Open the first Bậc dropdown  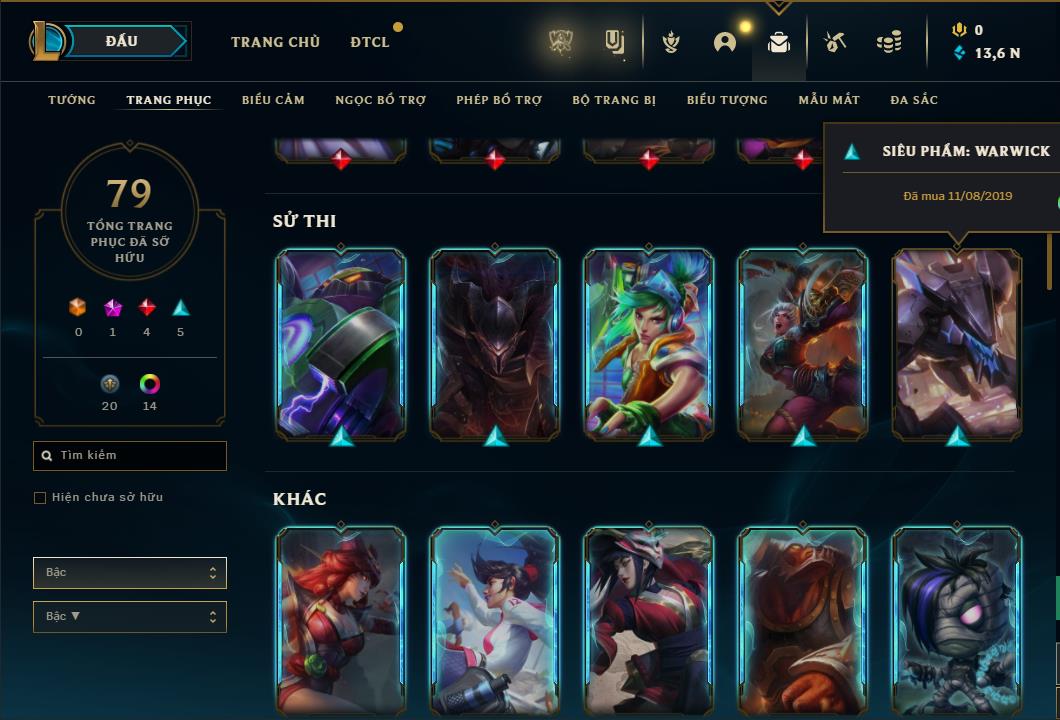[130, 573]
